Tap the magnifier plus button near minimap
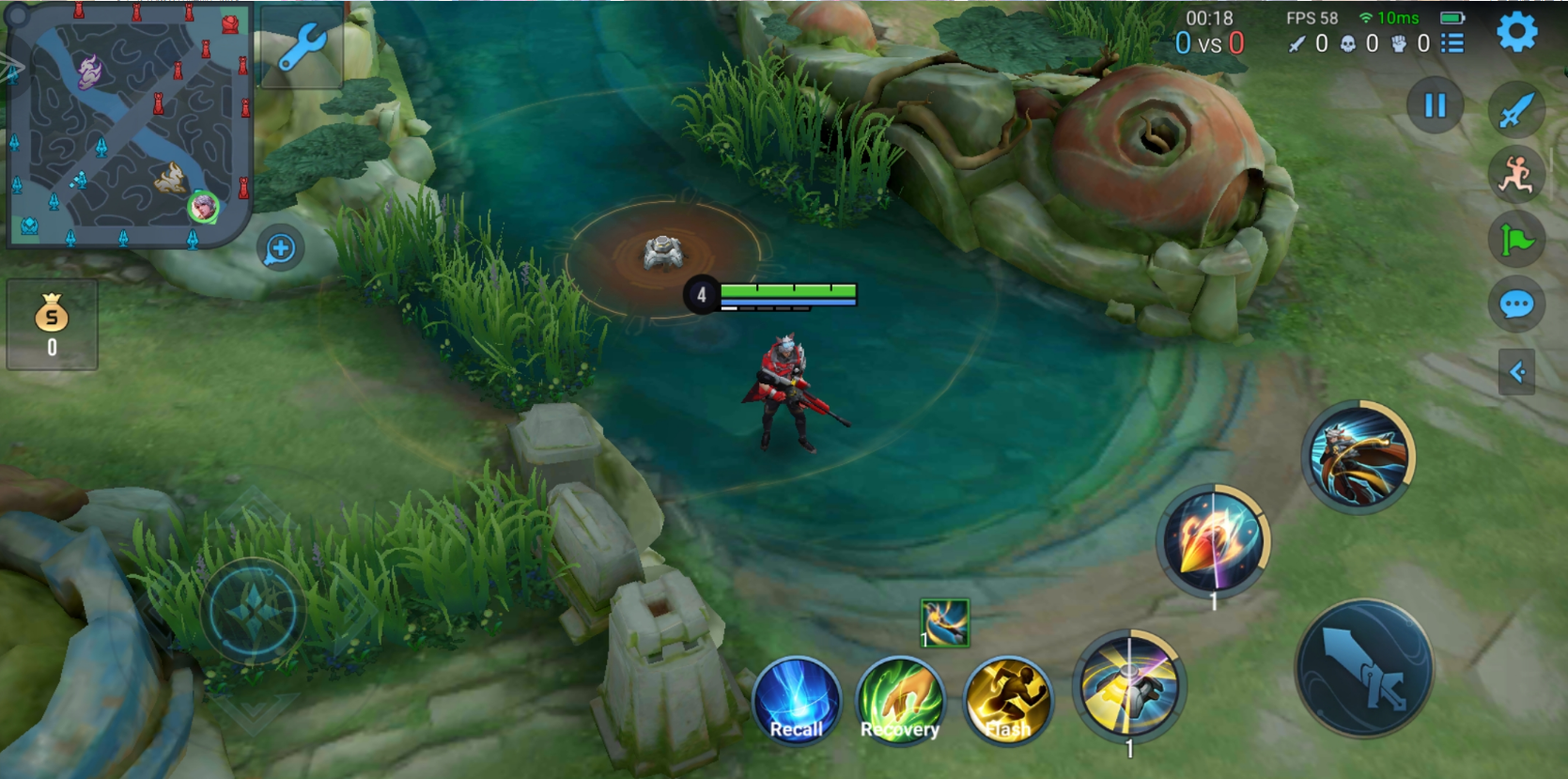This screenshot has width=1568, height=779. [280, 249]
